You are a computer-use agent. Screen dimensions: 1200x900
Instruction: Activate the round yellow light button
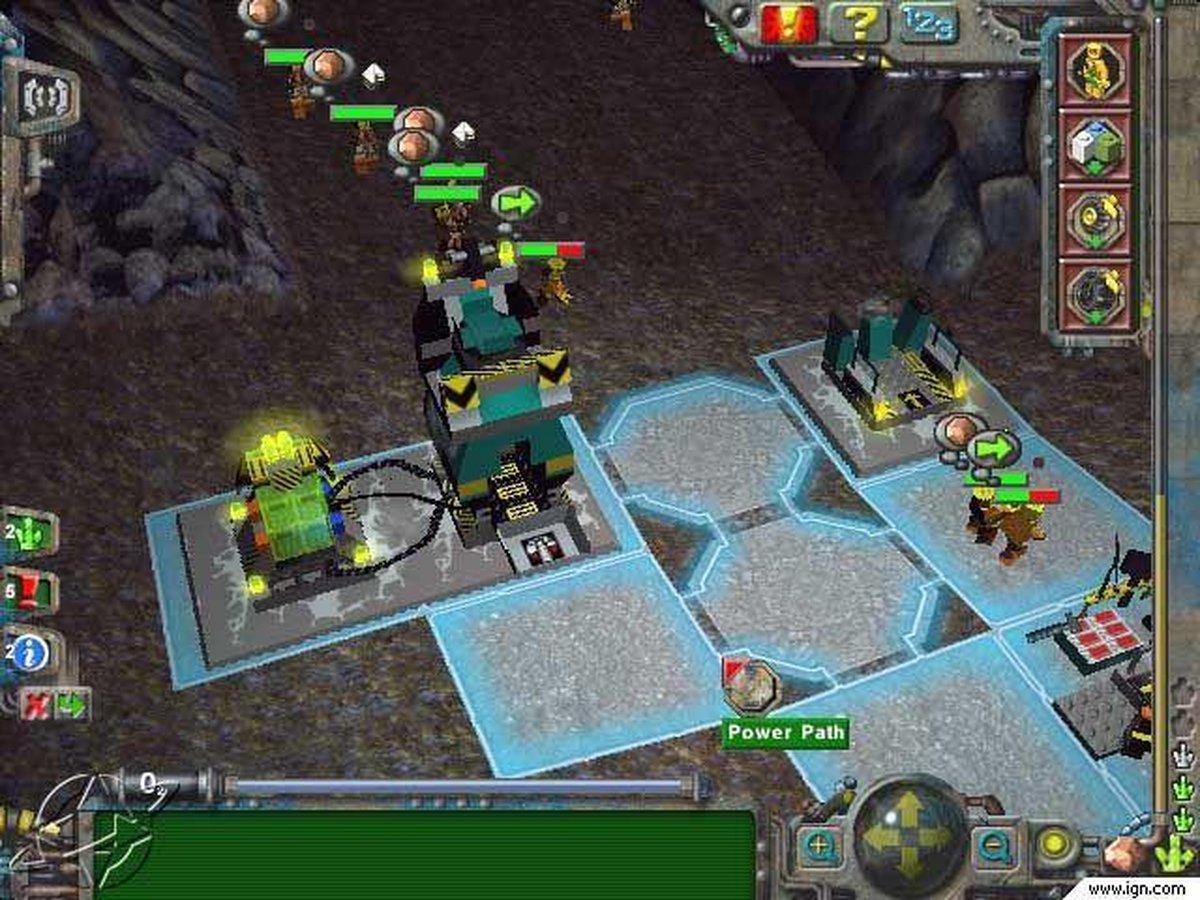1053,845
